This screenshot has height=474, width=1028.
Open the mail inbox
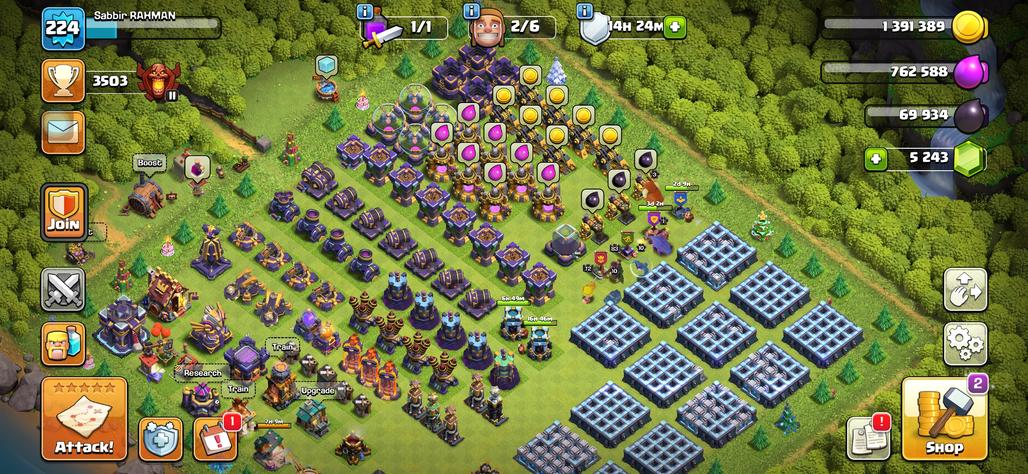(63, 132)
